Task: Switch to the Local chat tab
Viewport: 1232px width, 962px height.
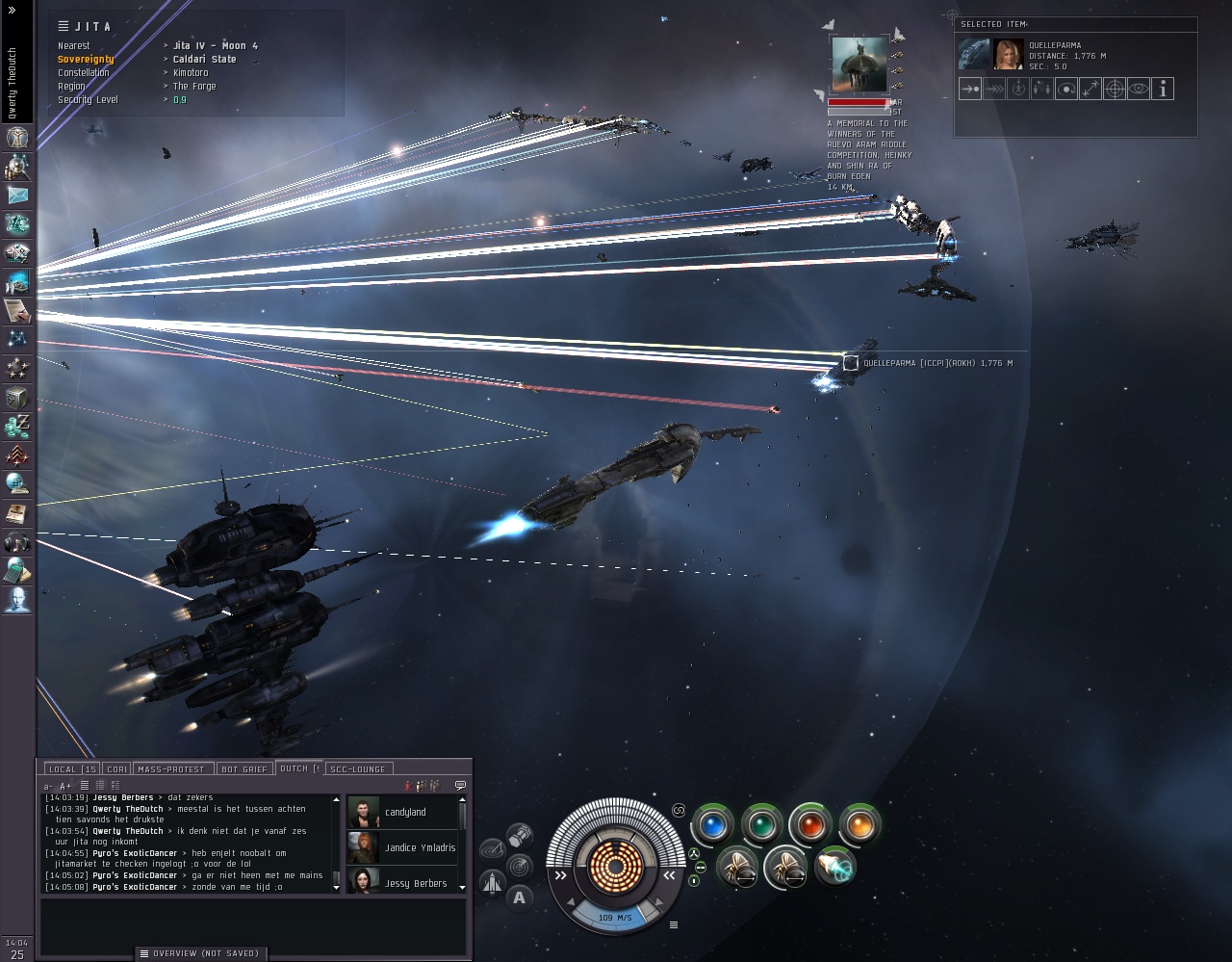Action: [71, 768]
